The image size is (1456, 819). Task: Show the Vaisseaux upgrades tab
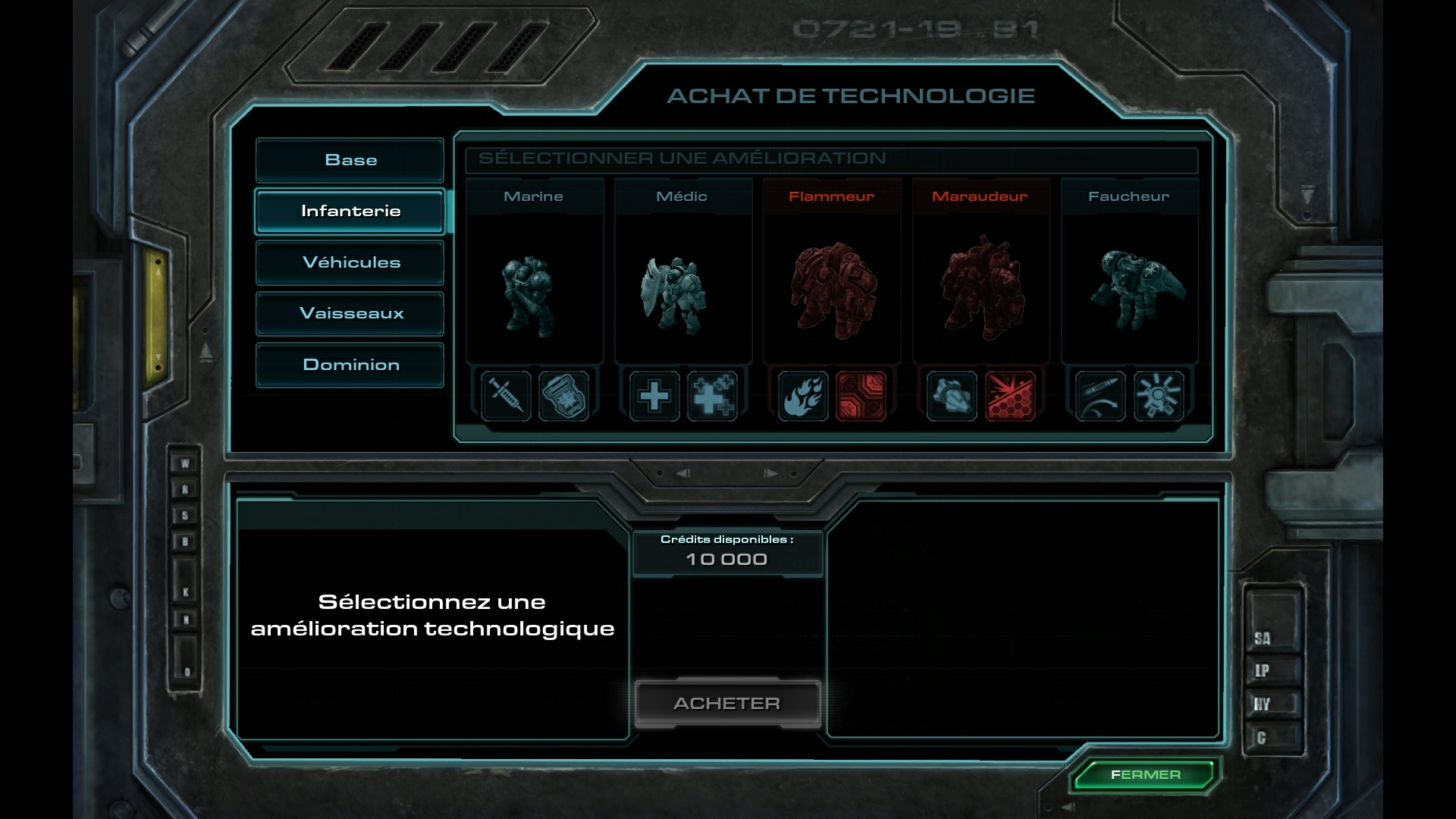click(350, 313)
